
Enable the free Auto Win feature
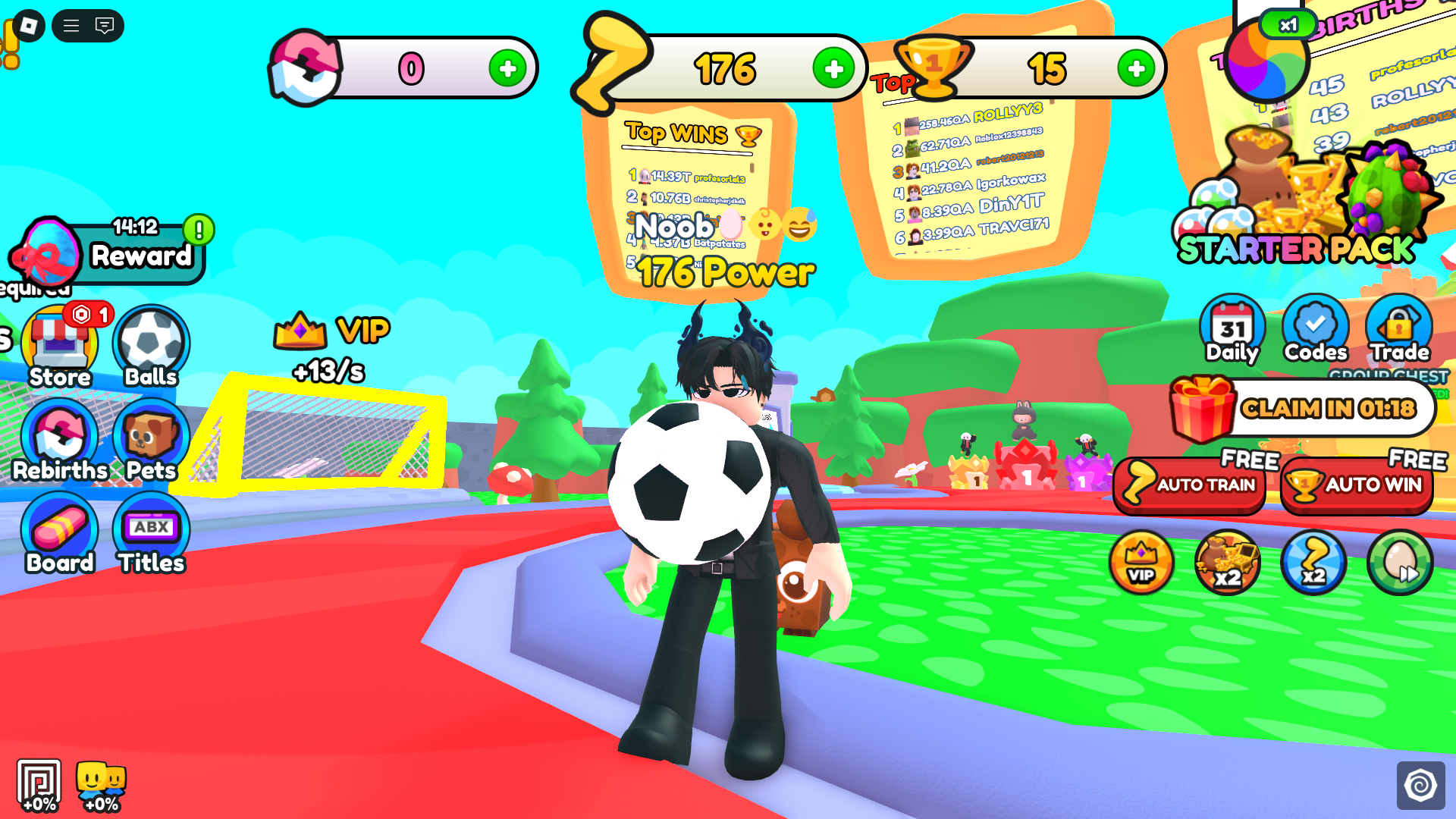coord(1357,485)
